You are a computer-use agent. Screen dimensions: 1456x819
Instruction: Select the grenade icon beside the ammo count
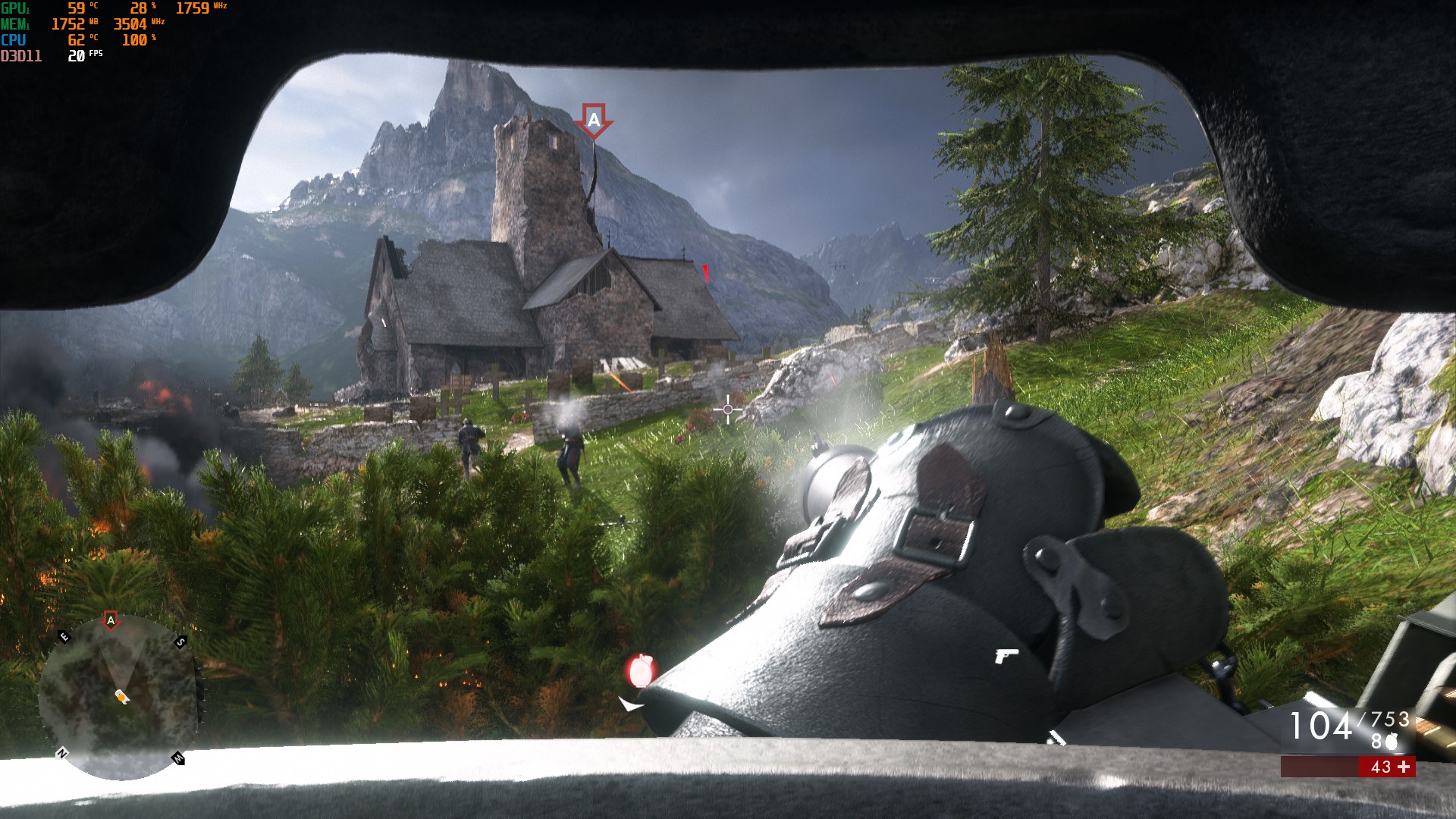pyautogui.click(x=1391, y=742)
